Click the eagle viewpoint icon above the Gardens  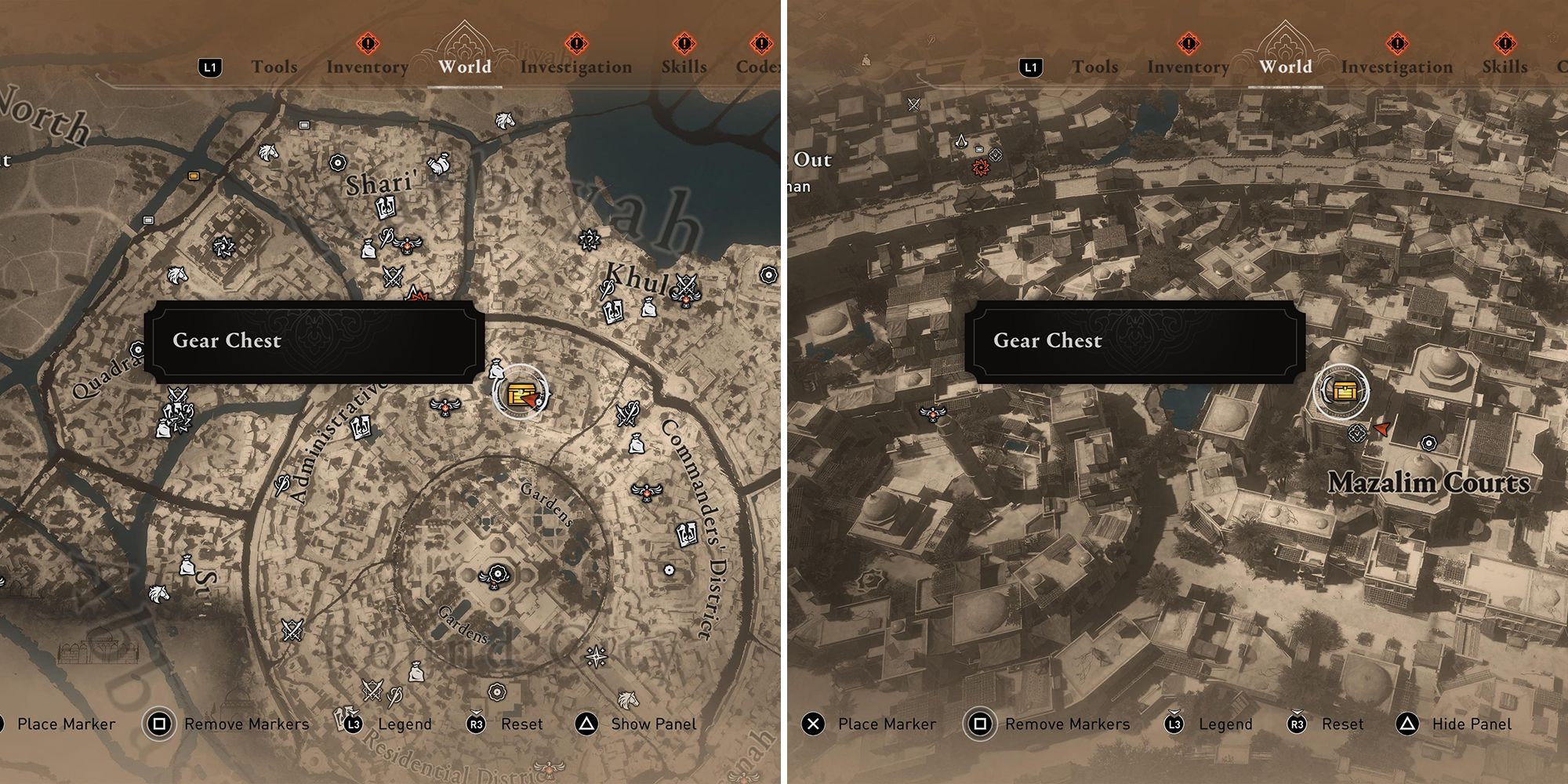pyautogui.click(x=445, y=407)
